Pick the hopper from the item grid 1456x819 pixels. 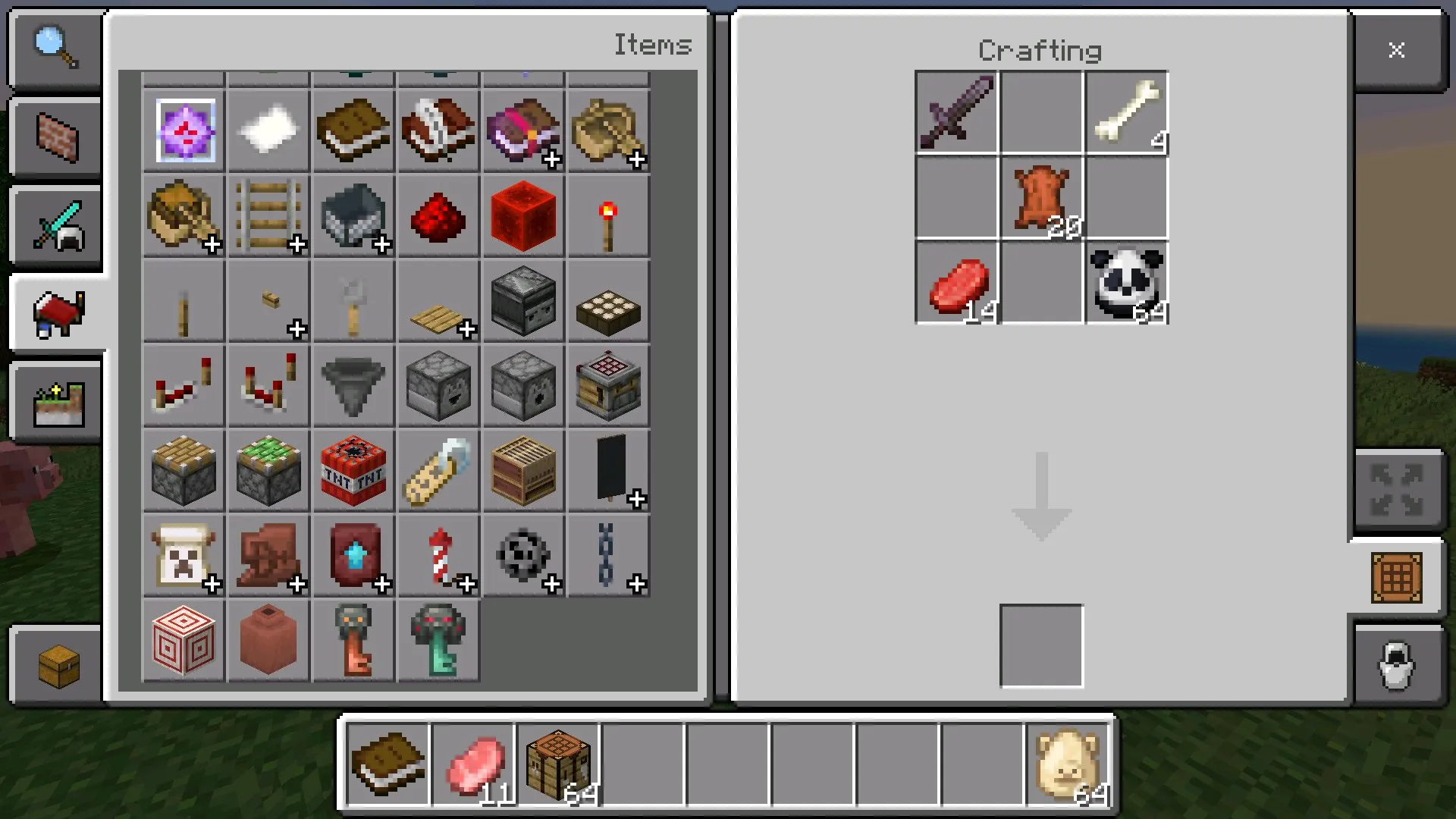(x=353, y=385)
